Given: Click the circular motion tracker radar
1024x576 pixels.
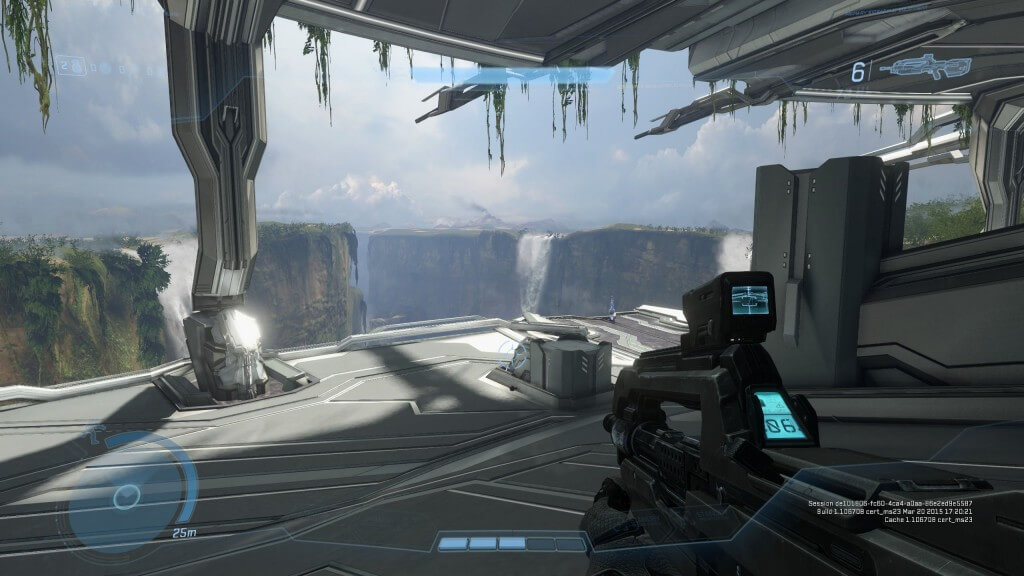Looking at the screenshot, I should pyautogui.click(x=128, y=495).
